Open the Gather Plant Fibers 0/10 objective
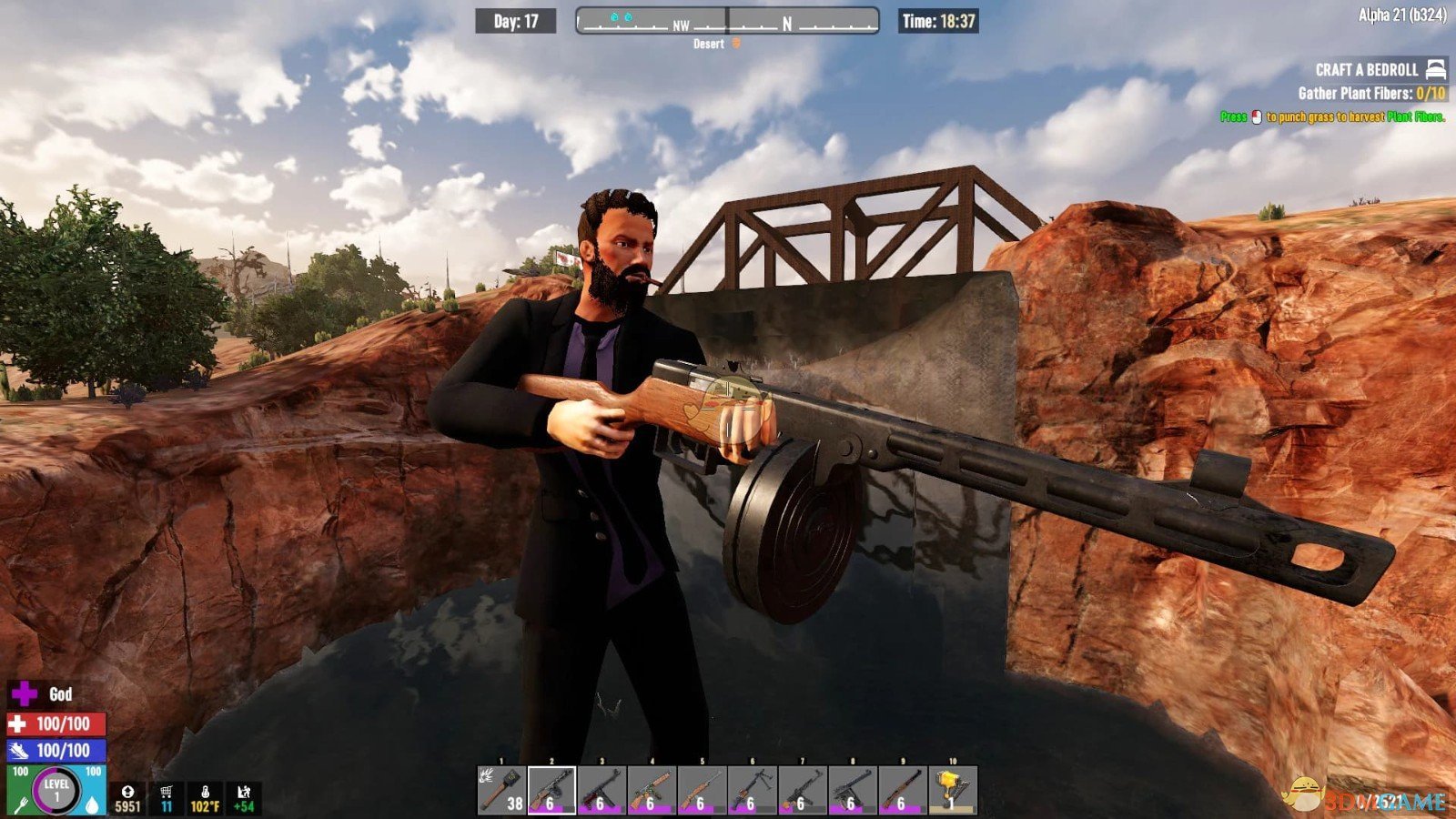This screenshot has height=819, width=1456. (1370, 92)
